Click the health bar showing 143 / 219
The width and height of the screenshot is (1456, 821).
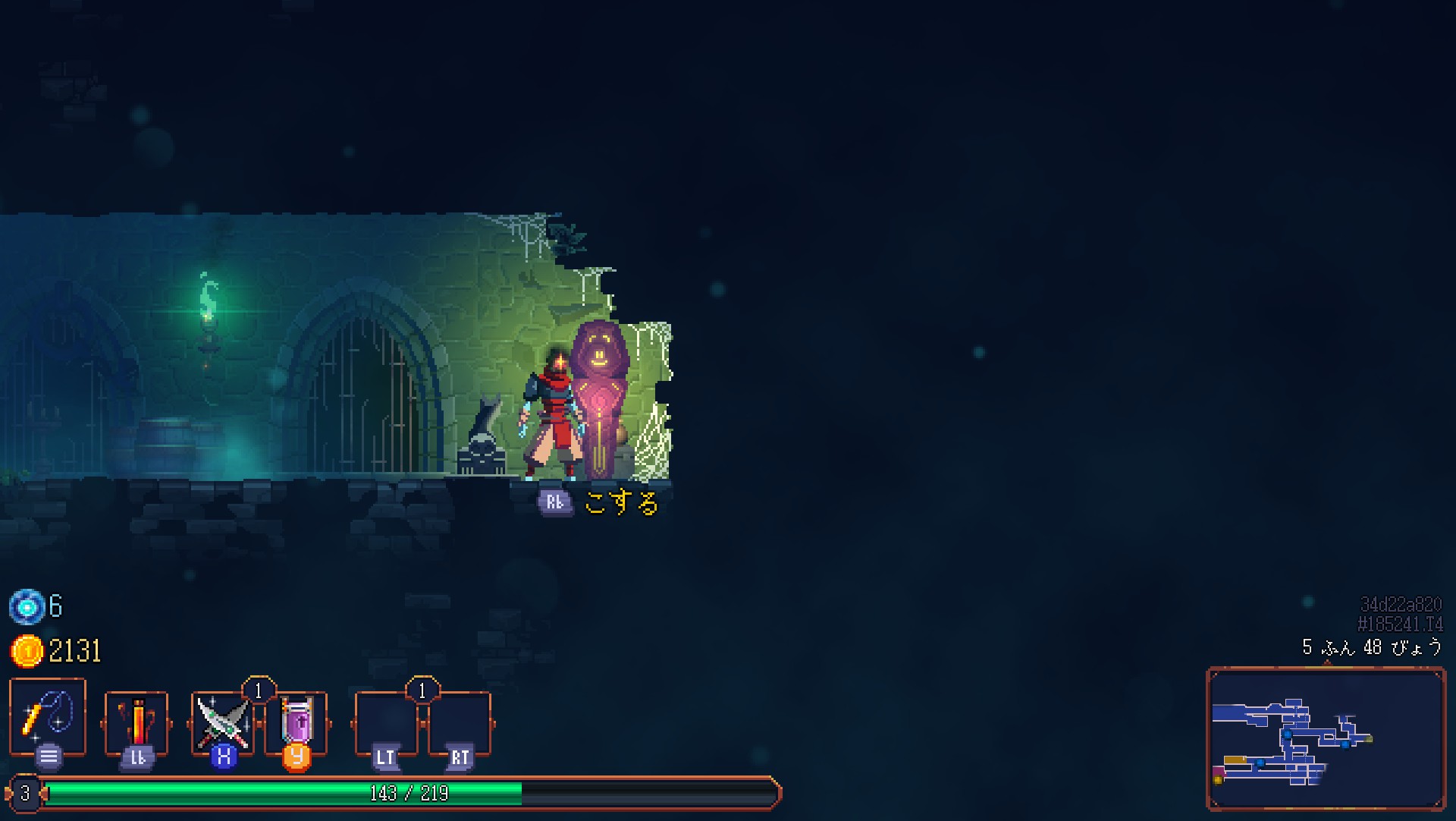[x=409, y=795]
